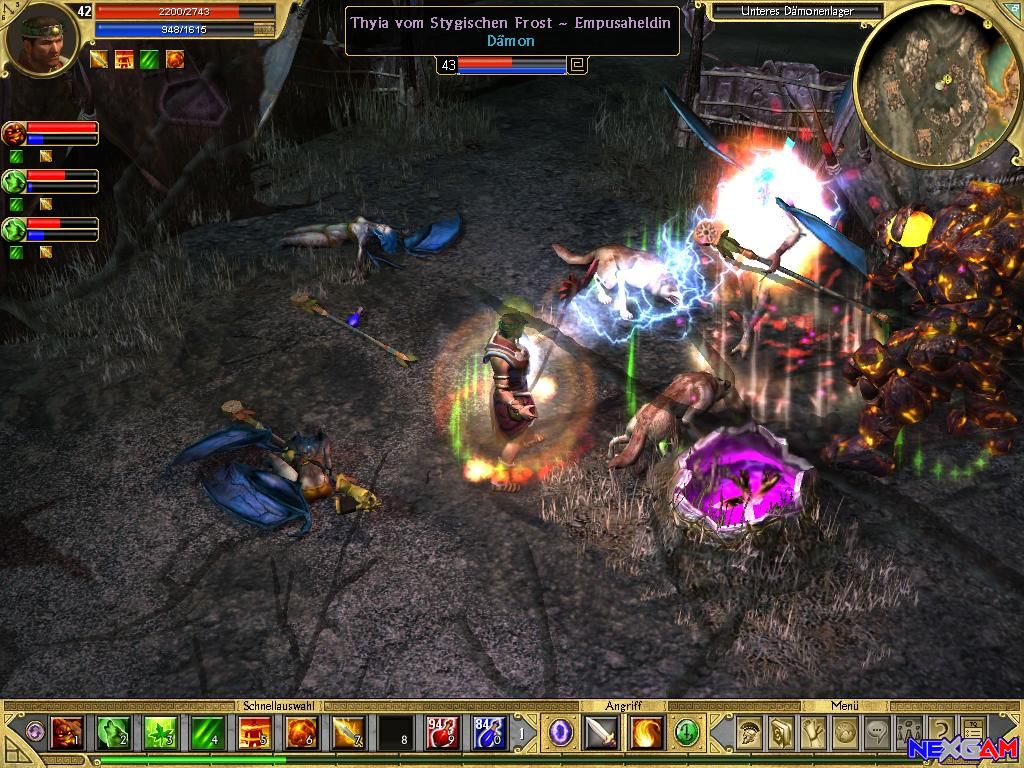This screenshot has width=1024, height=768.
Task: Use the green wolf summon skill
Action: point(113,734)
